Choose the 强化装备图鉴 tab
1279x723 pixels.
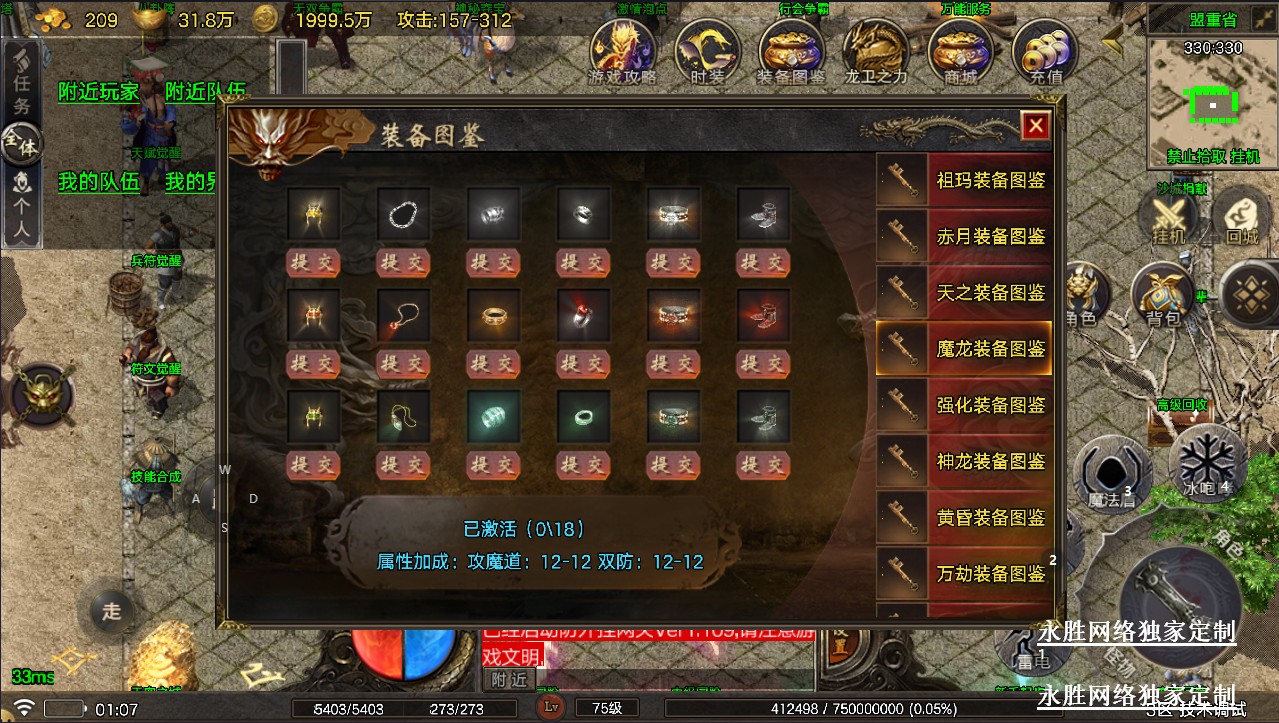pos(964,405)
